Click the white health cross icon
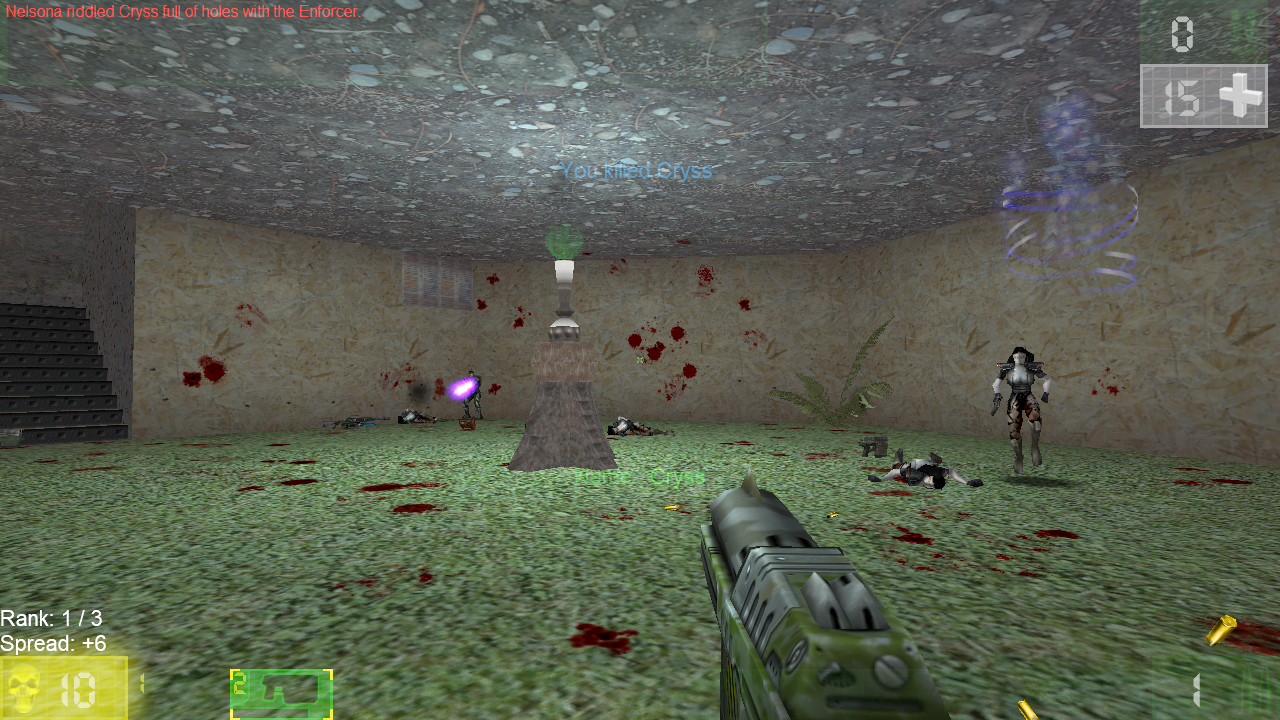 tap(1243, 97)
